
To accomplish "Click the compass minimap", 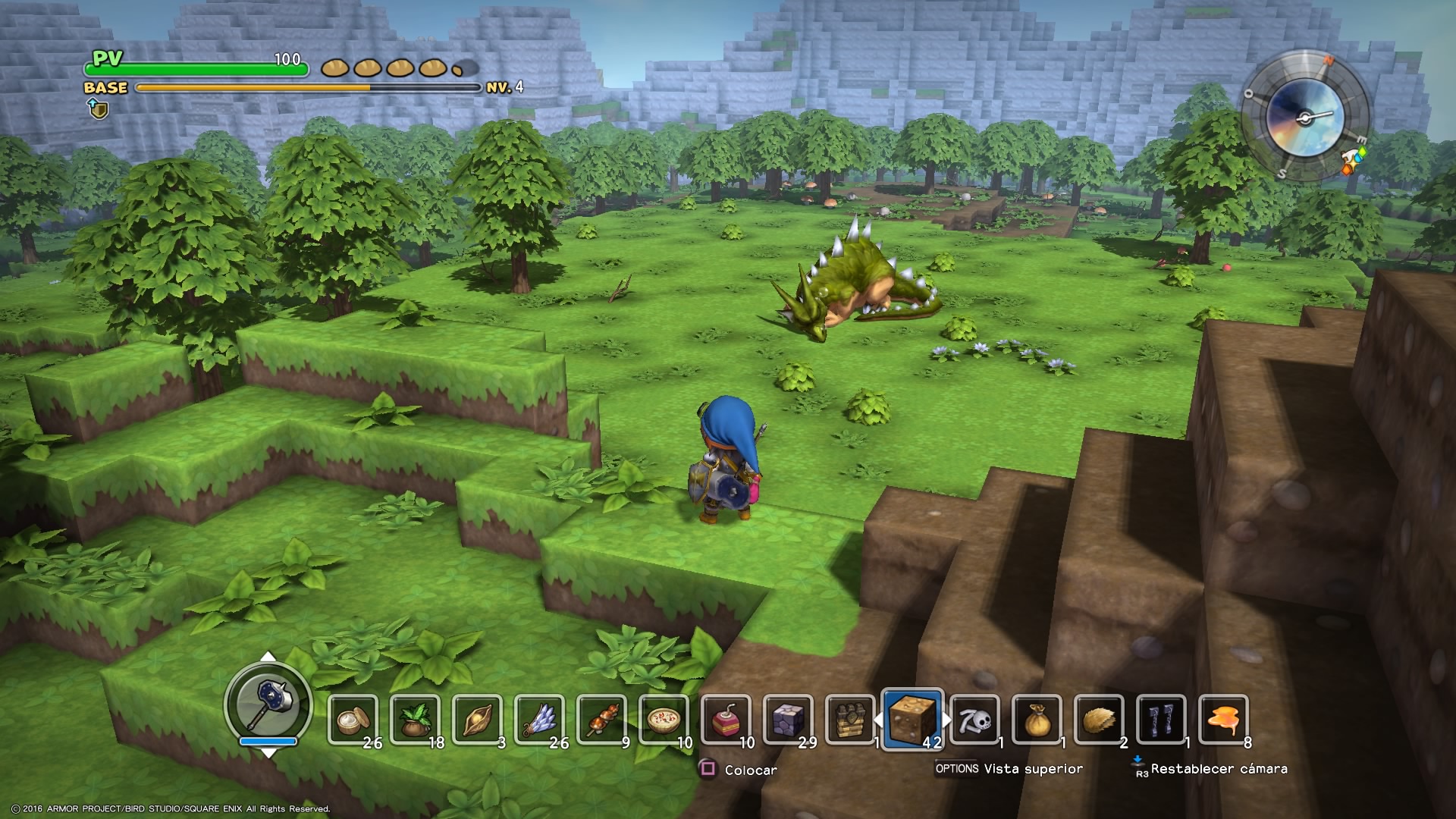I will tap(1304, 118).
